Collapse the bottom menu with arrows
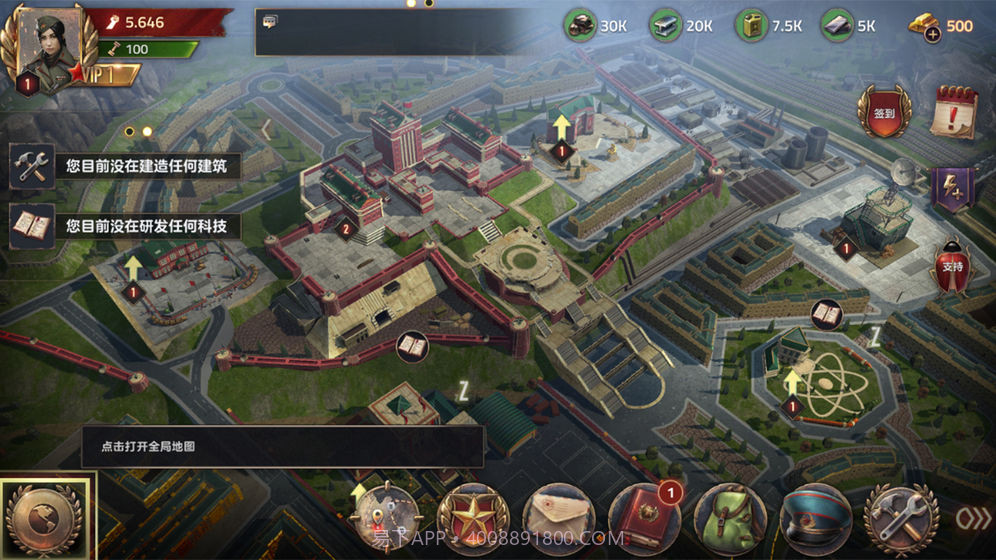Image resolution: width=996 pixels, height=560 pixels. [972, 518]
